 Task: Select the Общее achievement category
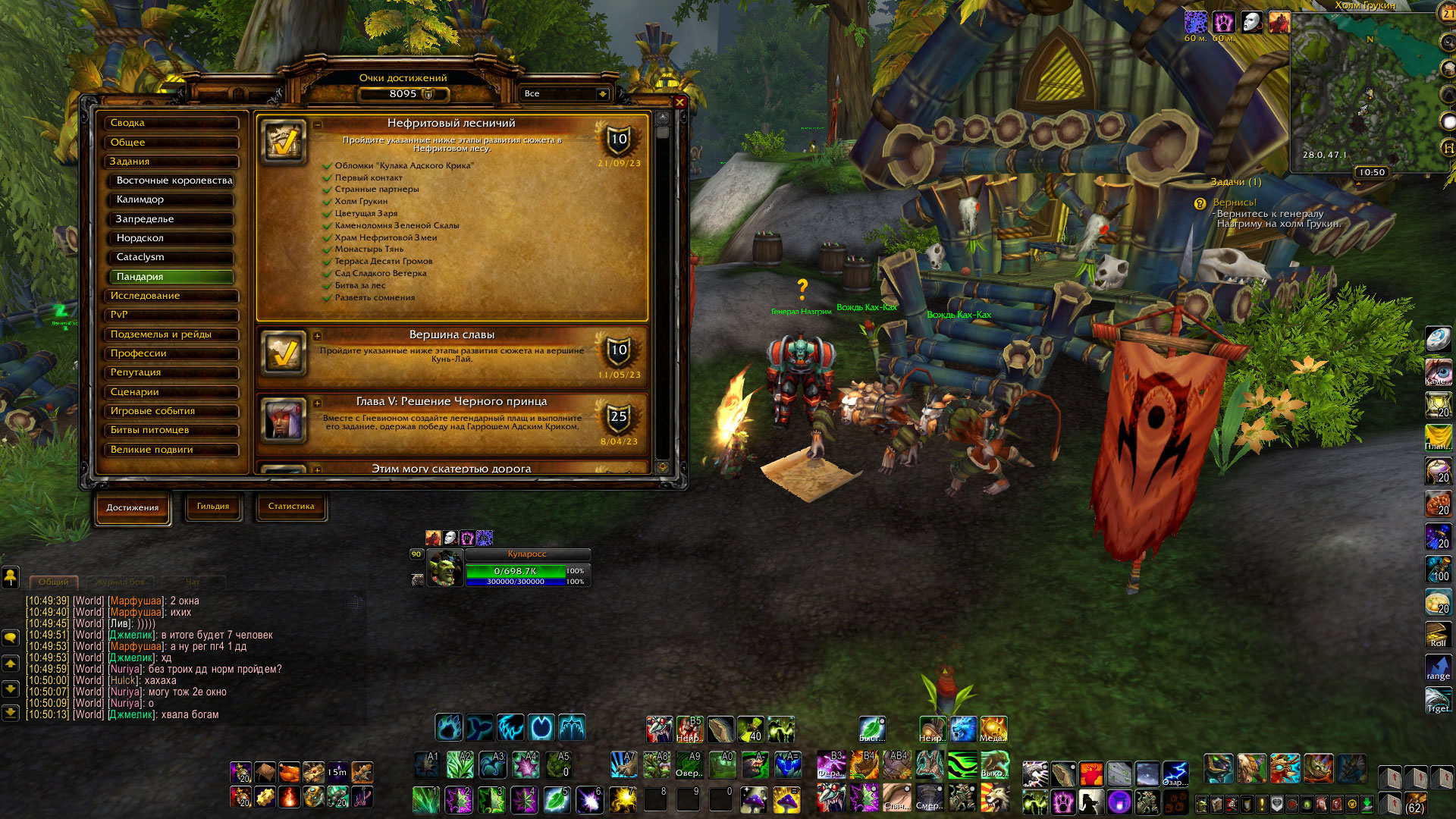(x=171, y=143)
